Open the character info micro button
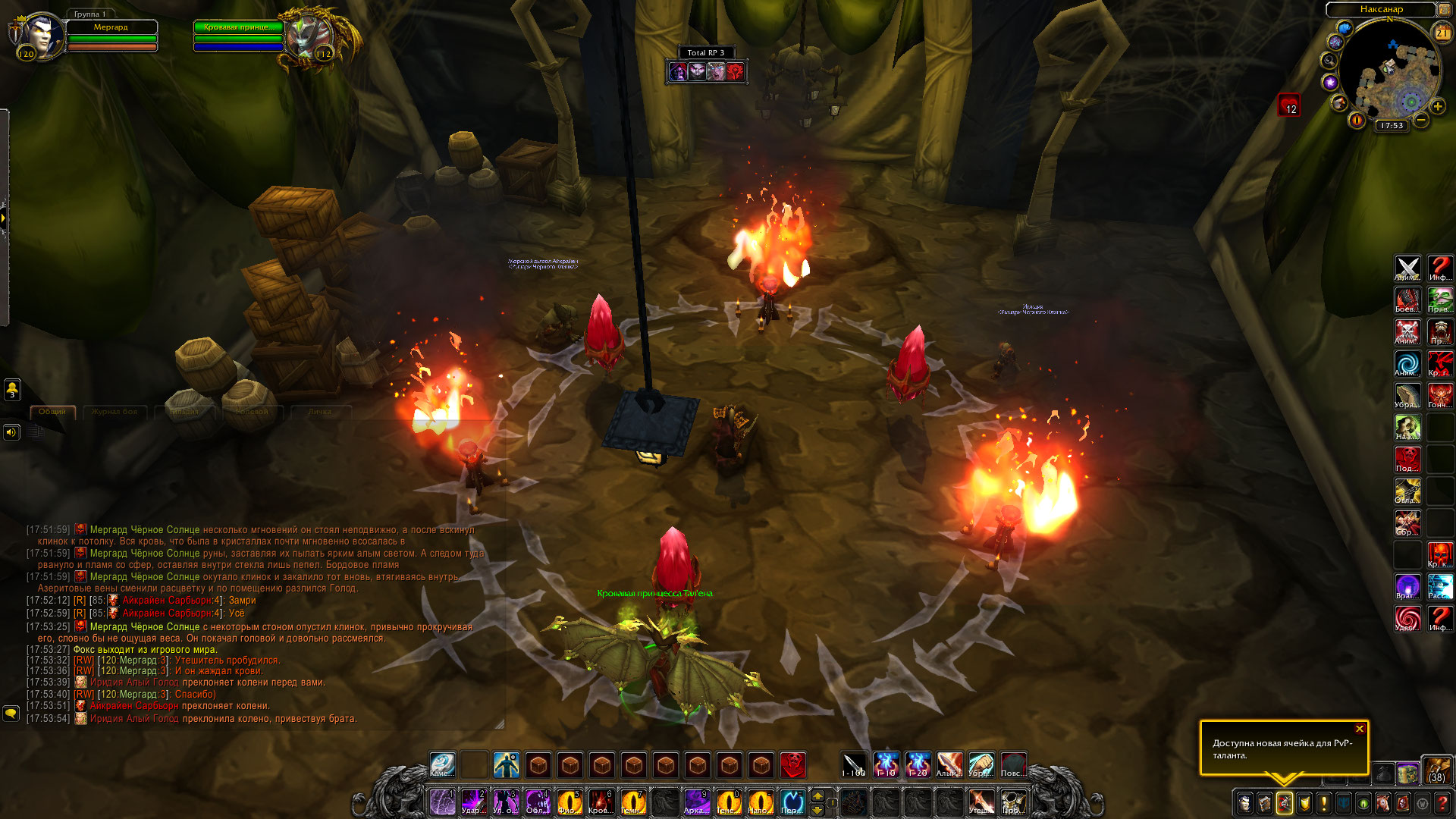Viewport: 1456px width, 819px height. point(1244,803)
